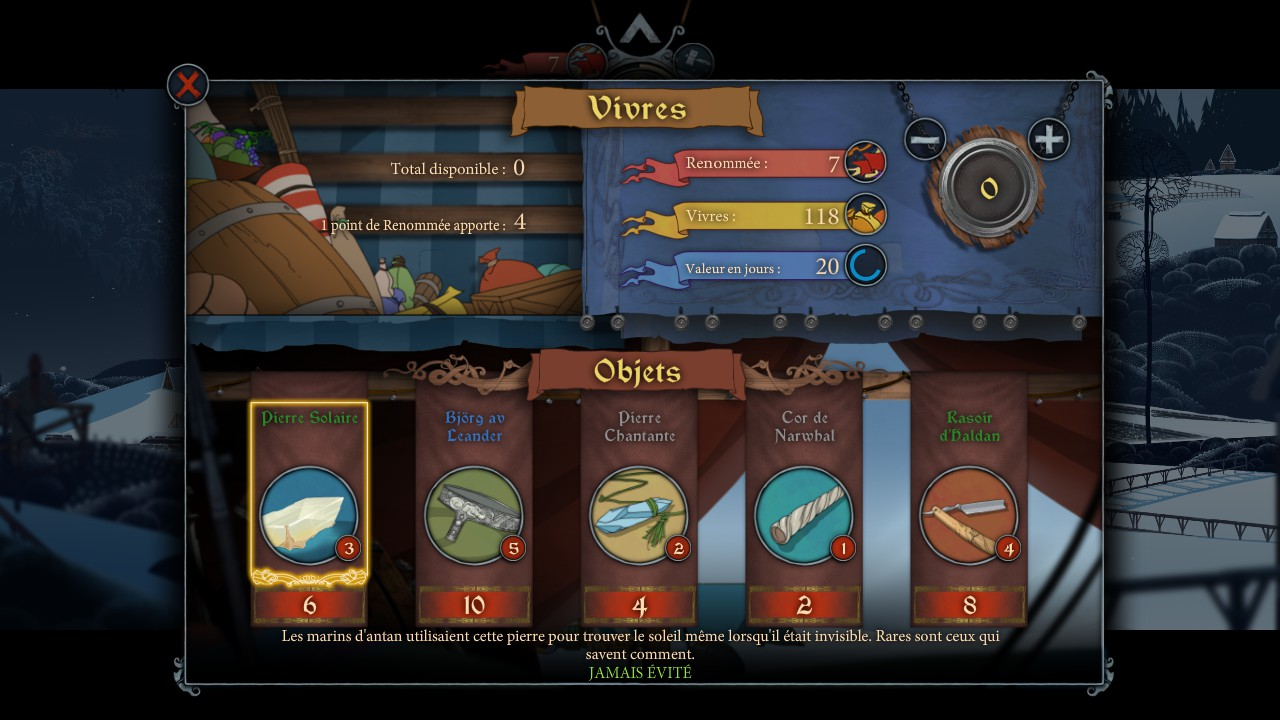
Task: Pick the Pierre Chantante item
Action: pyautogui.click(x=639, y=515)
